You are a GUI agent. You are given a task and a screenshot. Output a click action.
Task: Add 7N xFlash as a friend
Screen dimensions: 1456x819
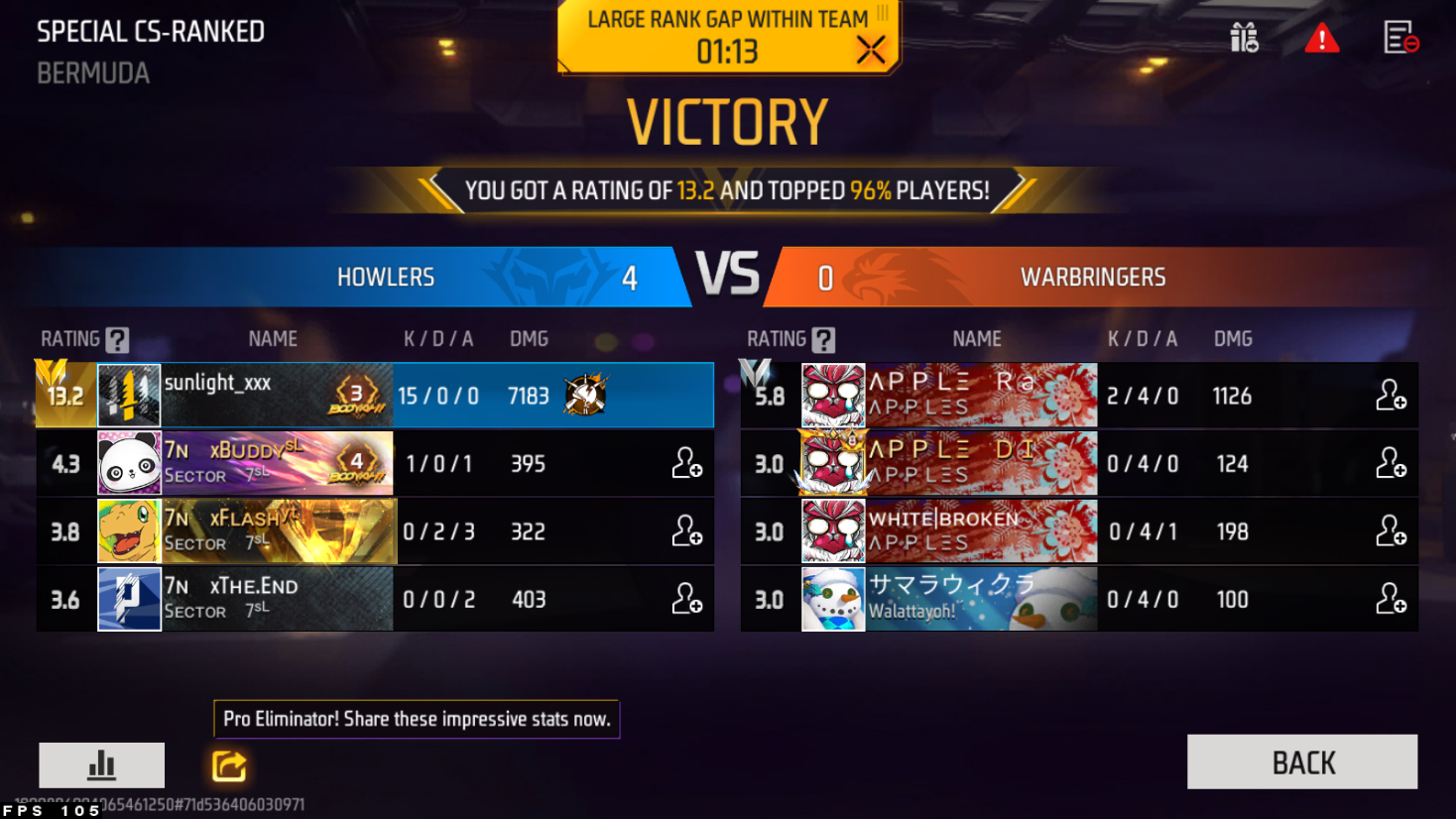(687, 531)
